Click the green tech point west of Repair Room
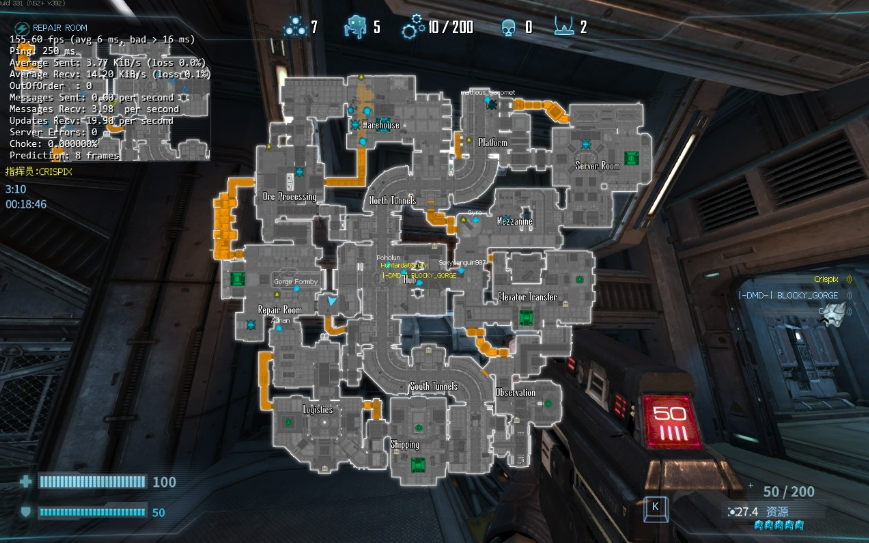Screen dimensions: 869x543 click(x=237, y=279)
